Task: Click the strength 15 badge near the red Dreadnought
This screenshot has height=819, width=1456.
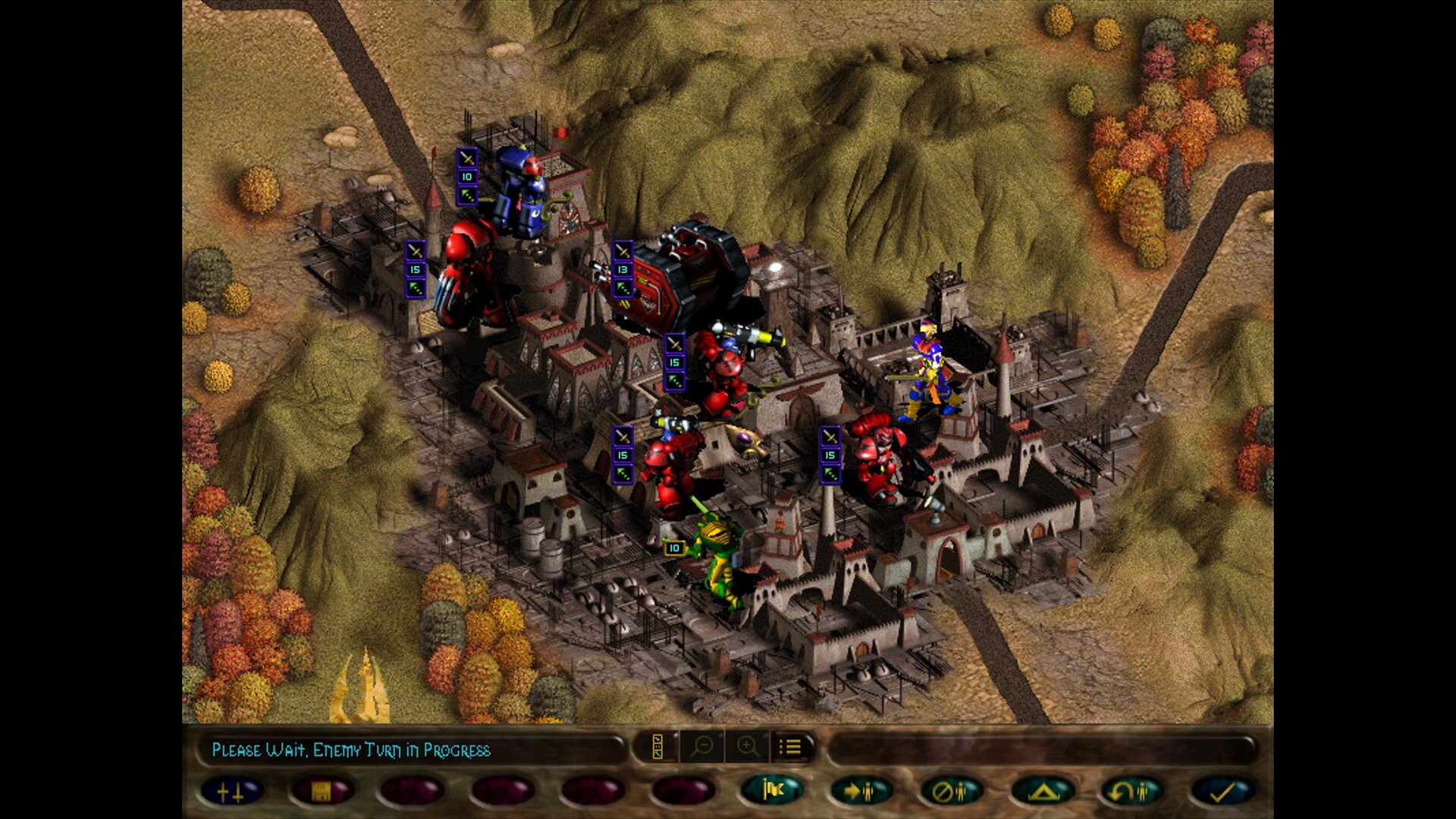Action: 415,269
